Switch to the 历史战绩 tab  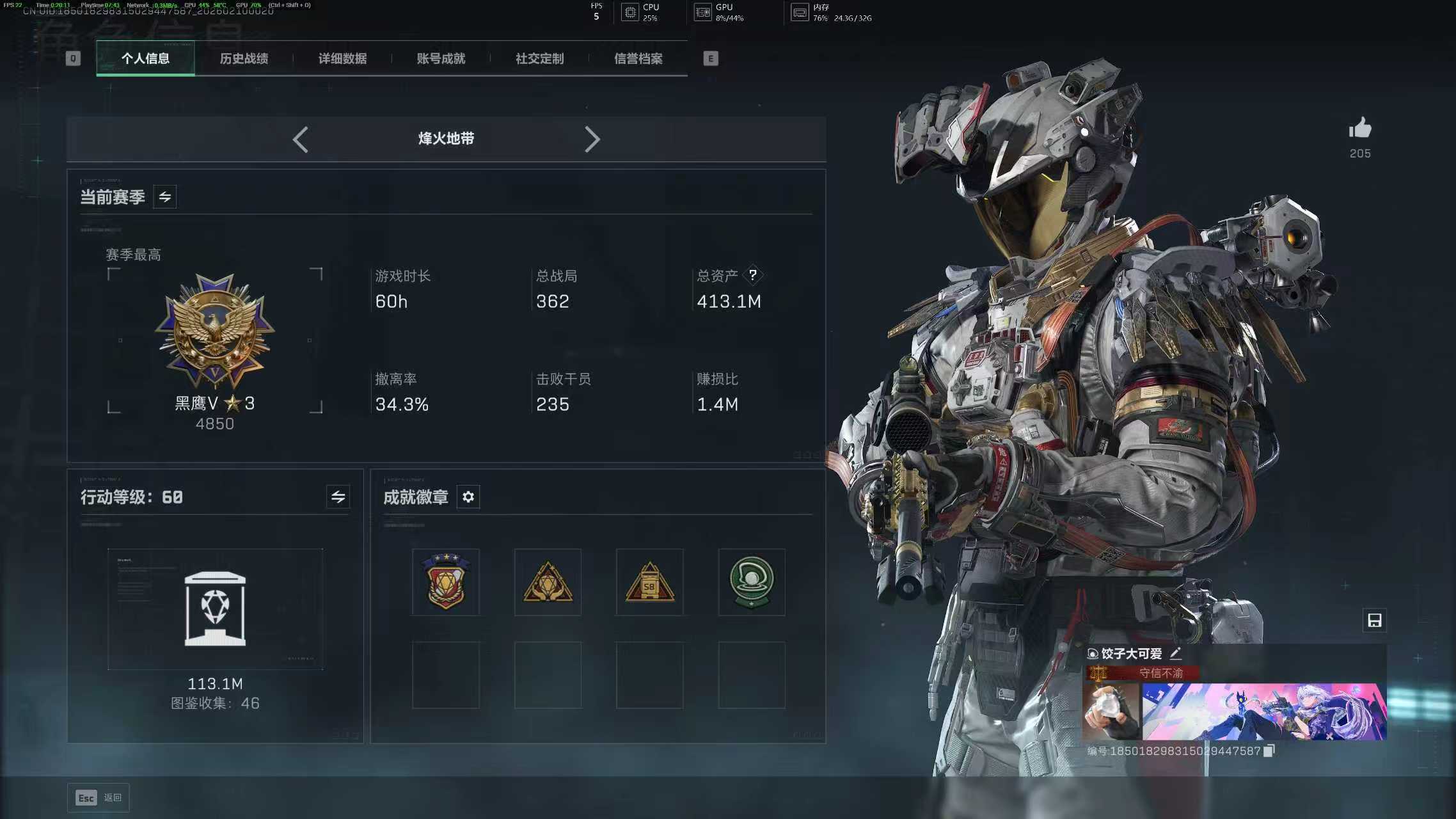tap(244, 59)
